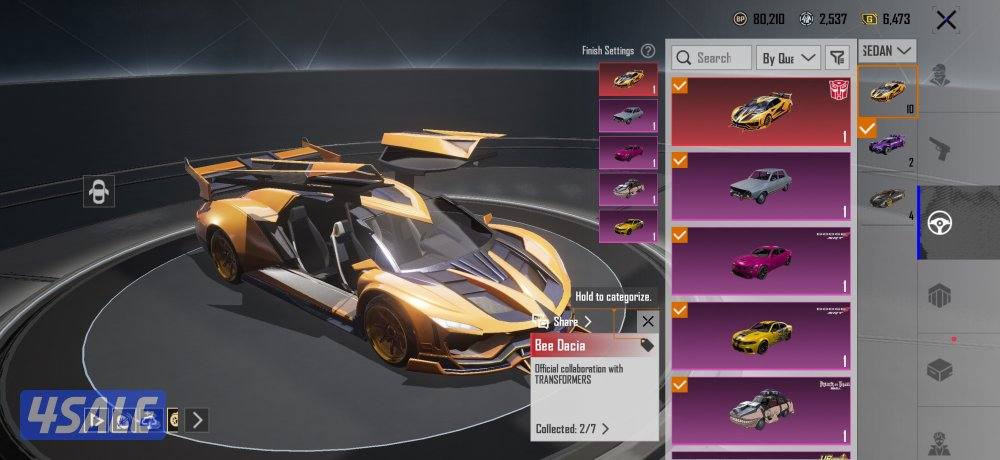The width and height of the screenshot is (1000, 460).
Task: Close the vehicle inventory screen
Action: 945,19
